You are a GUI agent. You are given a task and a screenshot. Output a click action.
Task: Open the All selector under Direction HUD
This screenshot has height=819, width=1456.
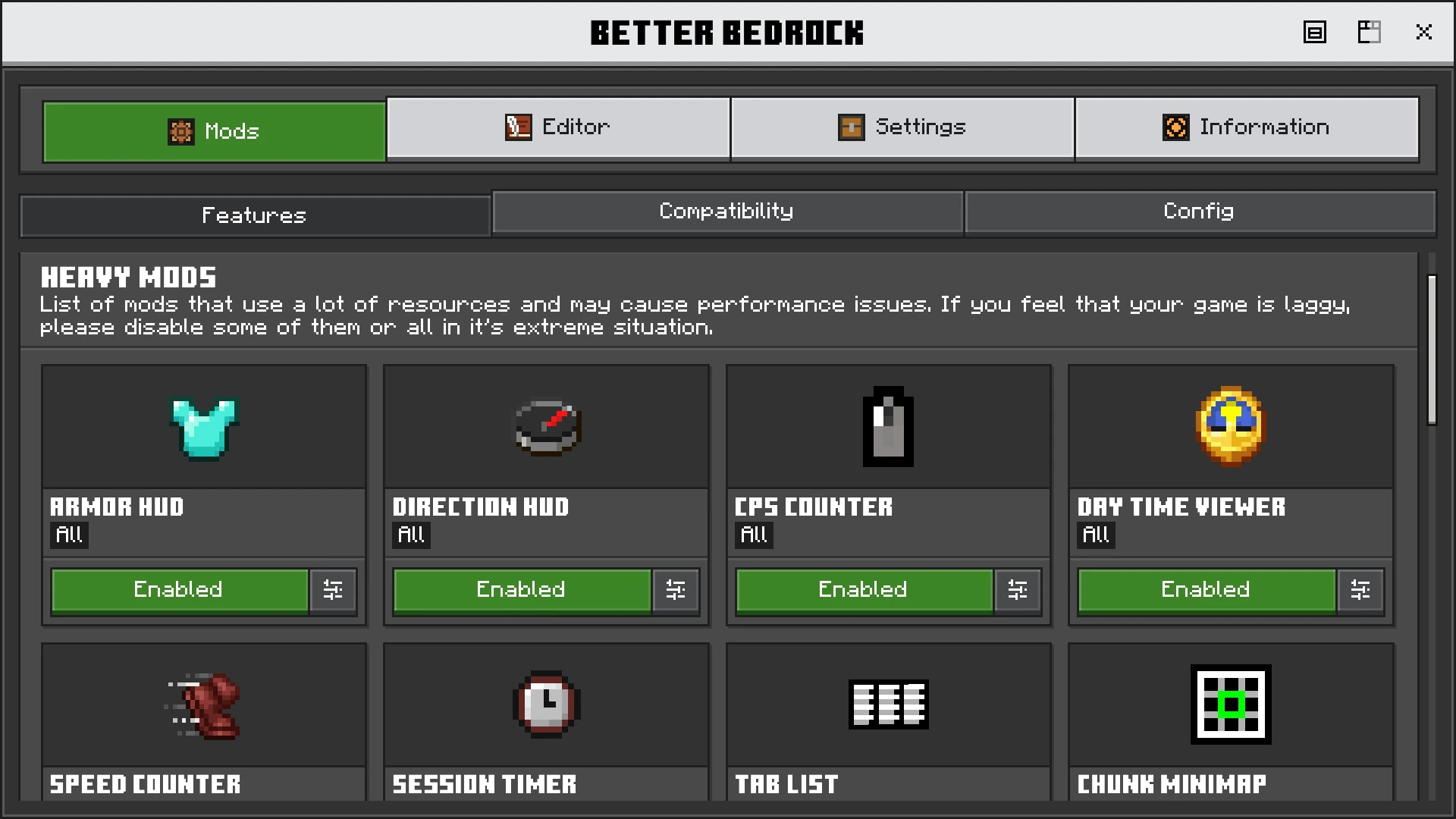click(x=411, y=535)
